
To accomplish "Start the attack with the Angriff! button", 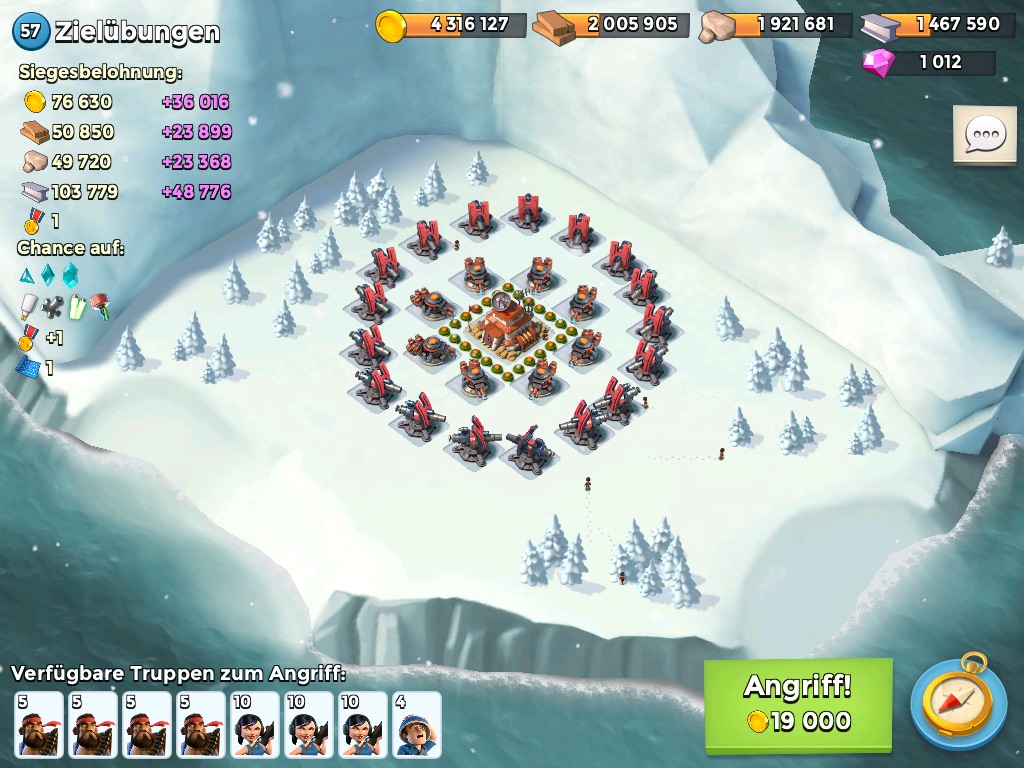I will (797, 704).
